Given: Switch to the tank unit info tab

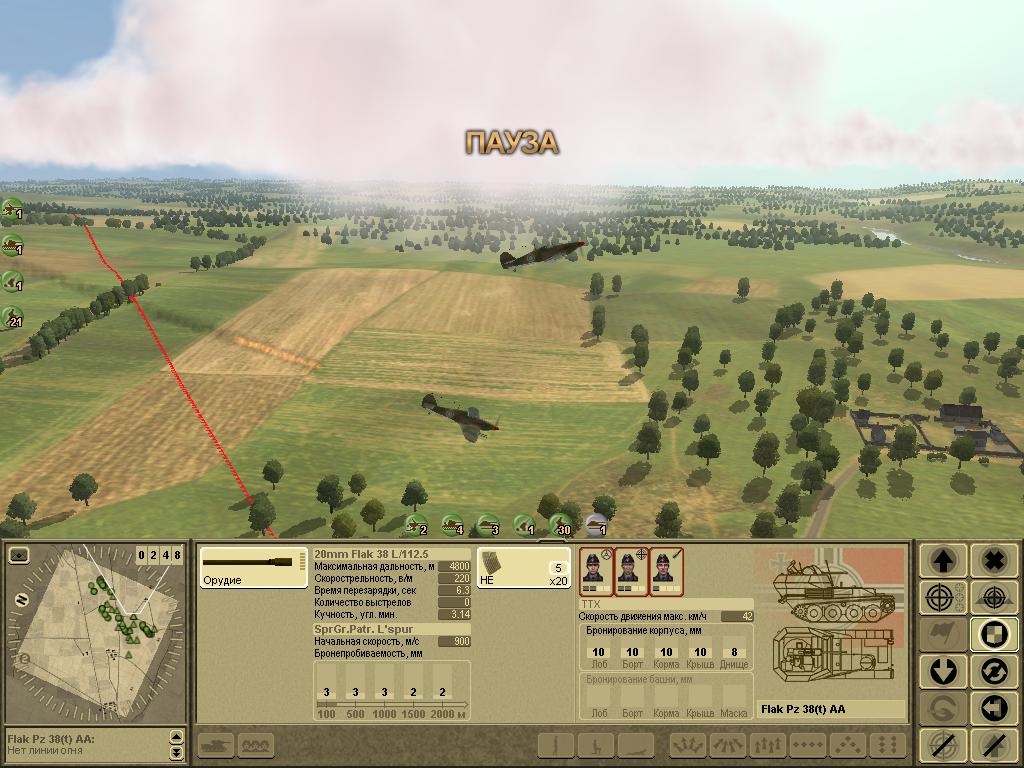Looking at the screenshot, I should click(x=216, y=745).
